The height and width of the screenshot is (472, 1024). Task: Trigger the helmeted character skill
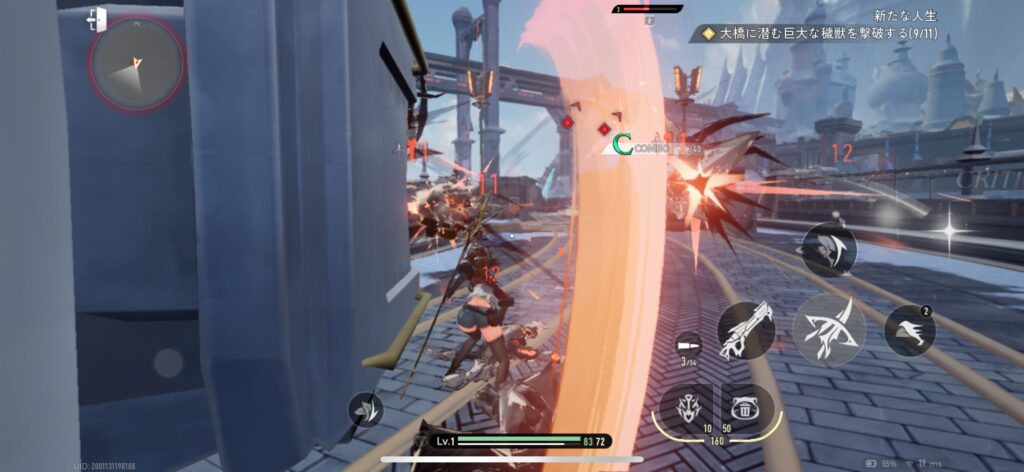tap(828, 249)
